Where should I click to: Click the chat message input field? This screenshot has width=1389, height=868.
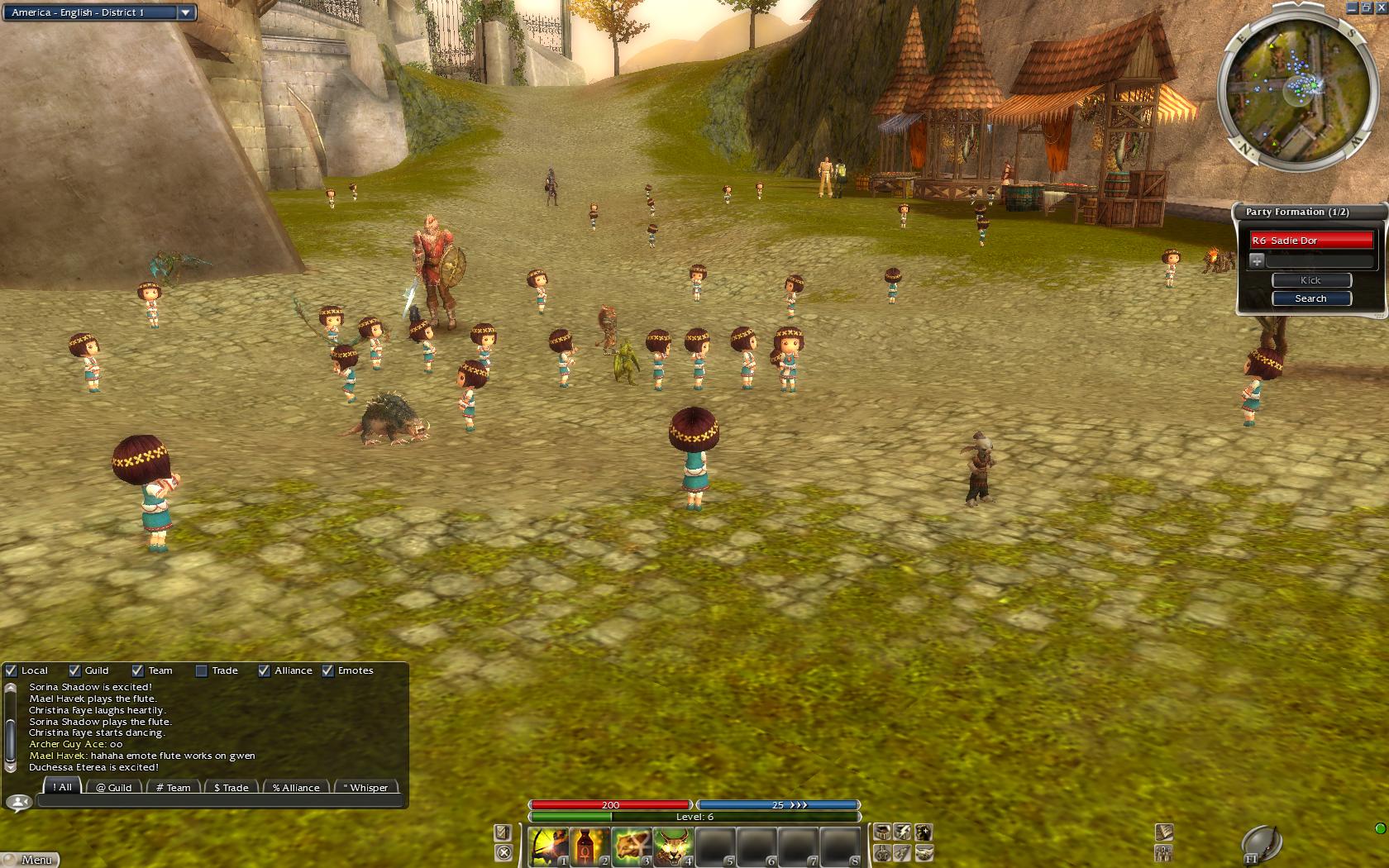(220, 800)
